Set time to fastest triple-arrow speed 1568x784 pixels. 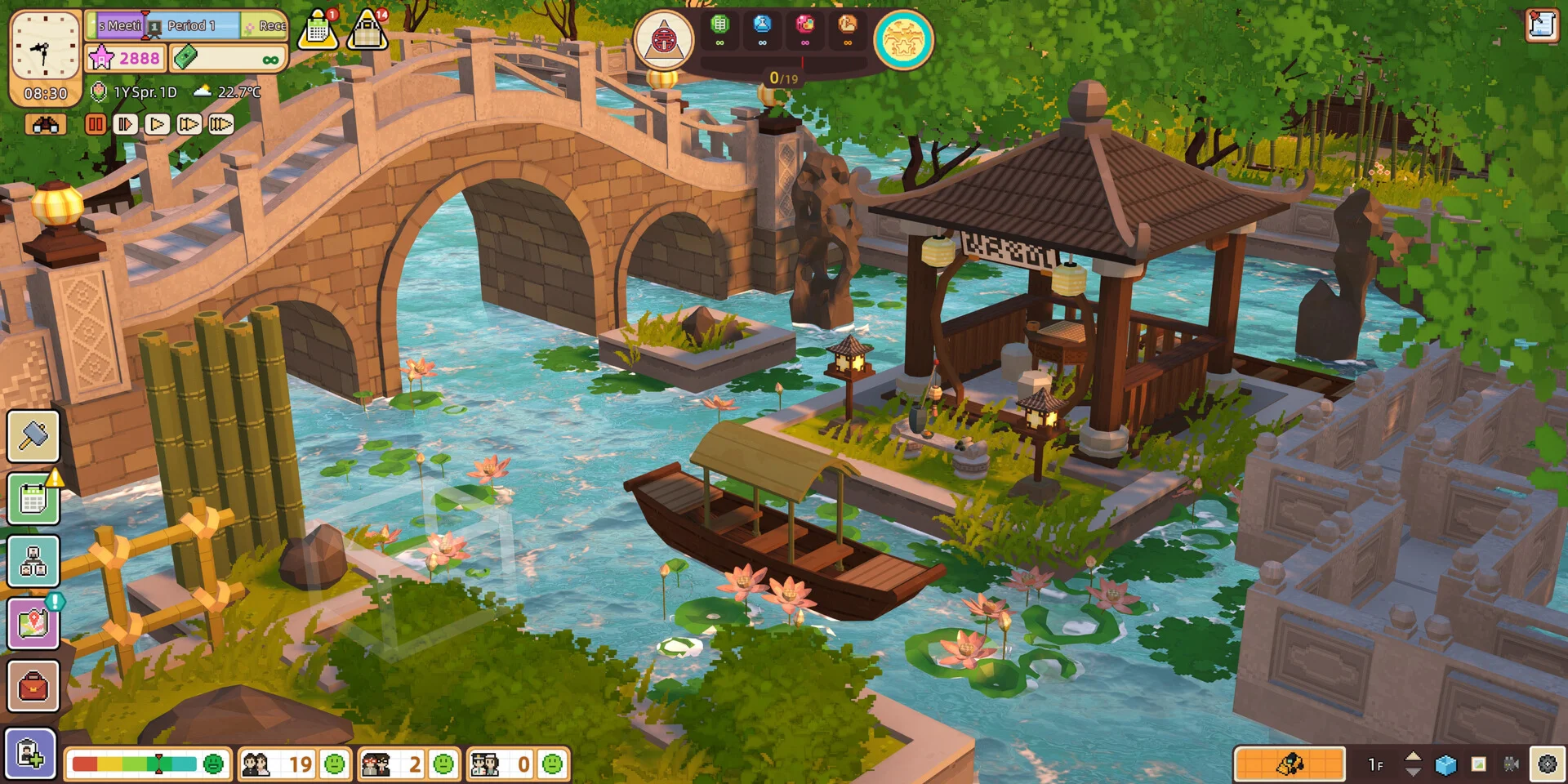tap(220, 124)
